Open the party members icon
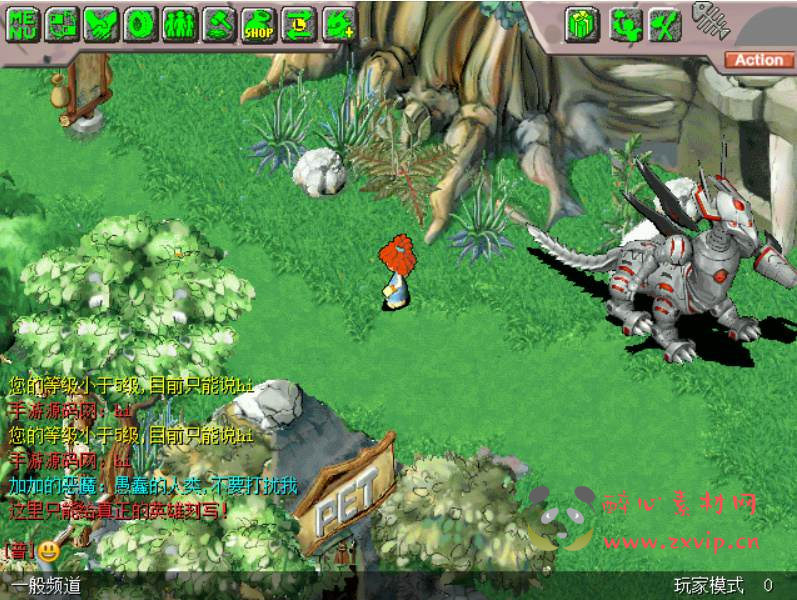Screen dimensions: 797x600 click(179, 24)
